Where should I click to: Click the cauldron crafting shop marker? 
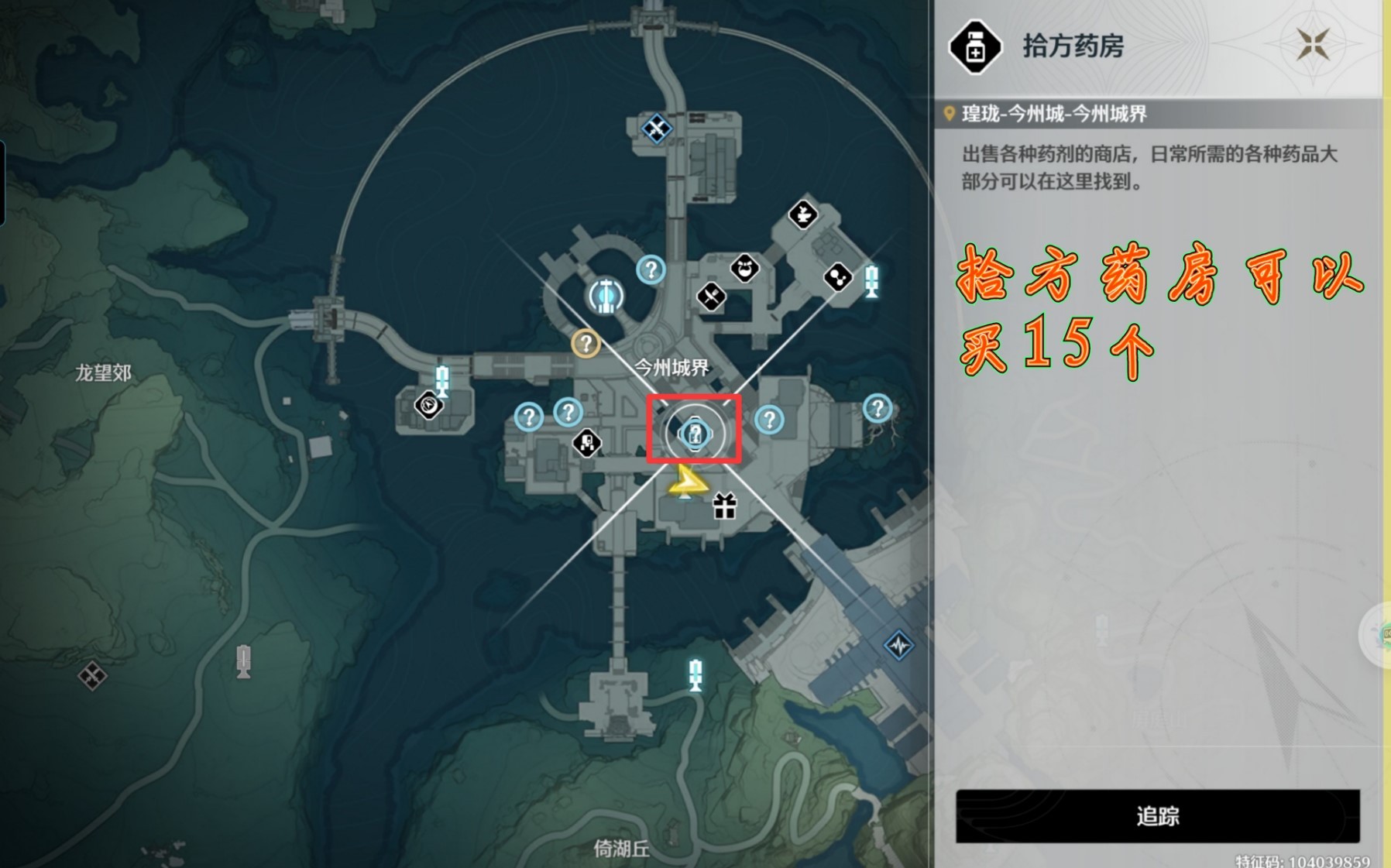click(x=803, y=215)
